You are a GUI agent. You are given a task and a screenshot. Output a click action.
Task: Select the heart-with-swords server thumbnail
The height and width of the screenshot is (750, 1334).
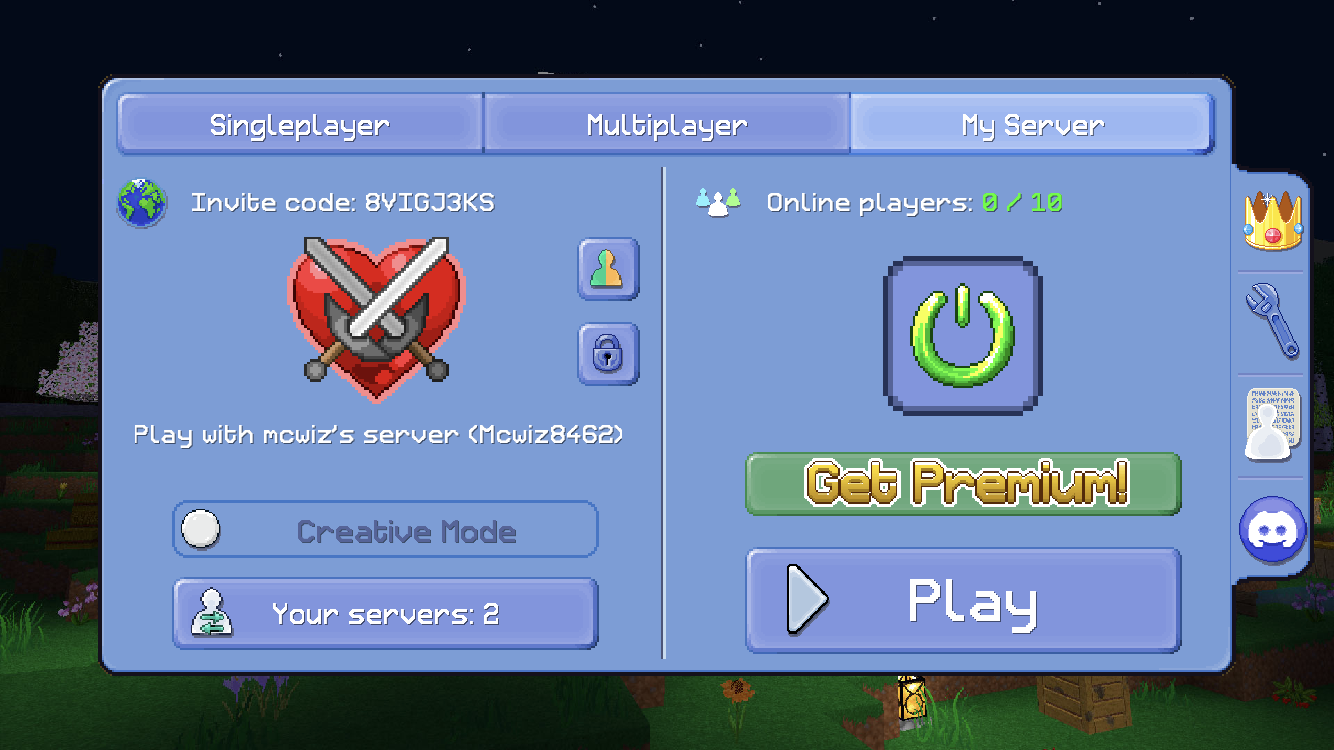coord(377,320)
